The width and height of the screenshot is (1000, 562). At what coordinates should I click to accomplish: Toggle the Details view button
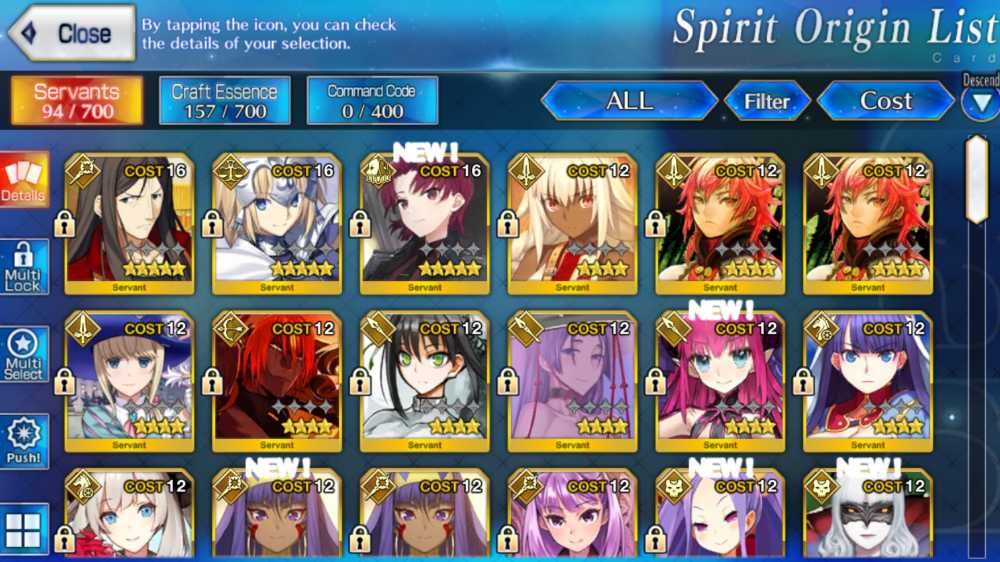tap(24, 180)
